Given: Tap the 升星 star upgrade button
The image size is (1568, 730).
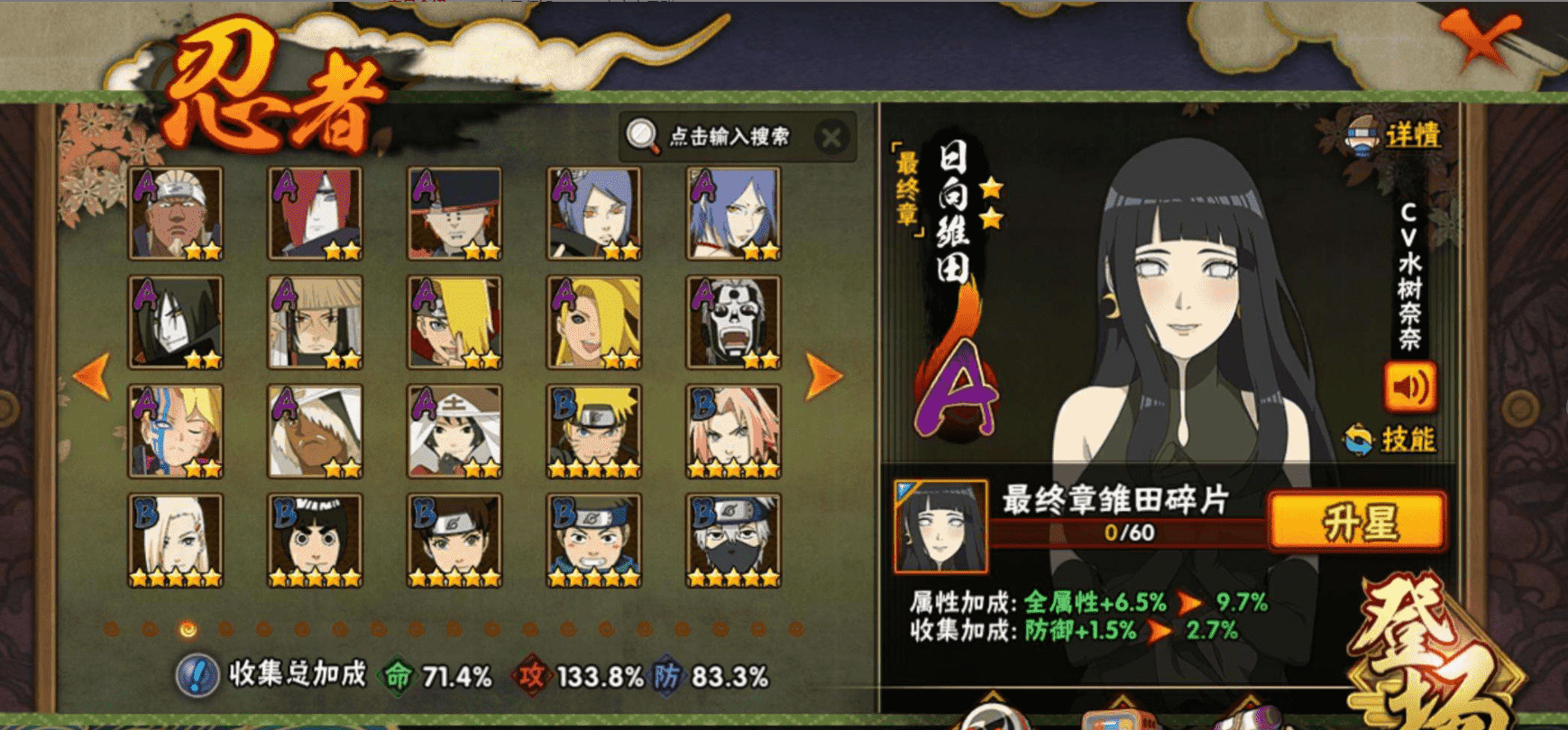Looking at the screenshot, I should pos(1357,522).
